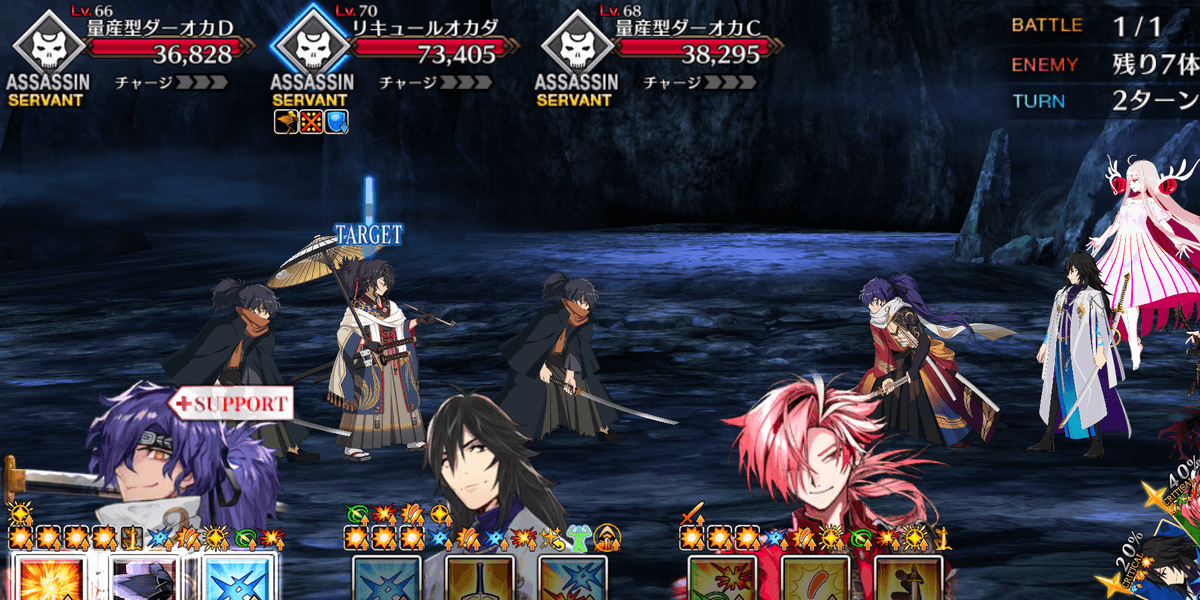Screen dimensions: 1200x600
Task: Select the purple-haired support servant's blue Arts card
Action: coord(238,581)
